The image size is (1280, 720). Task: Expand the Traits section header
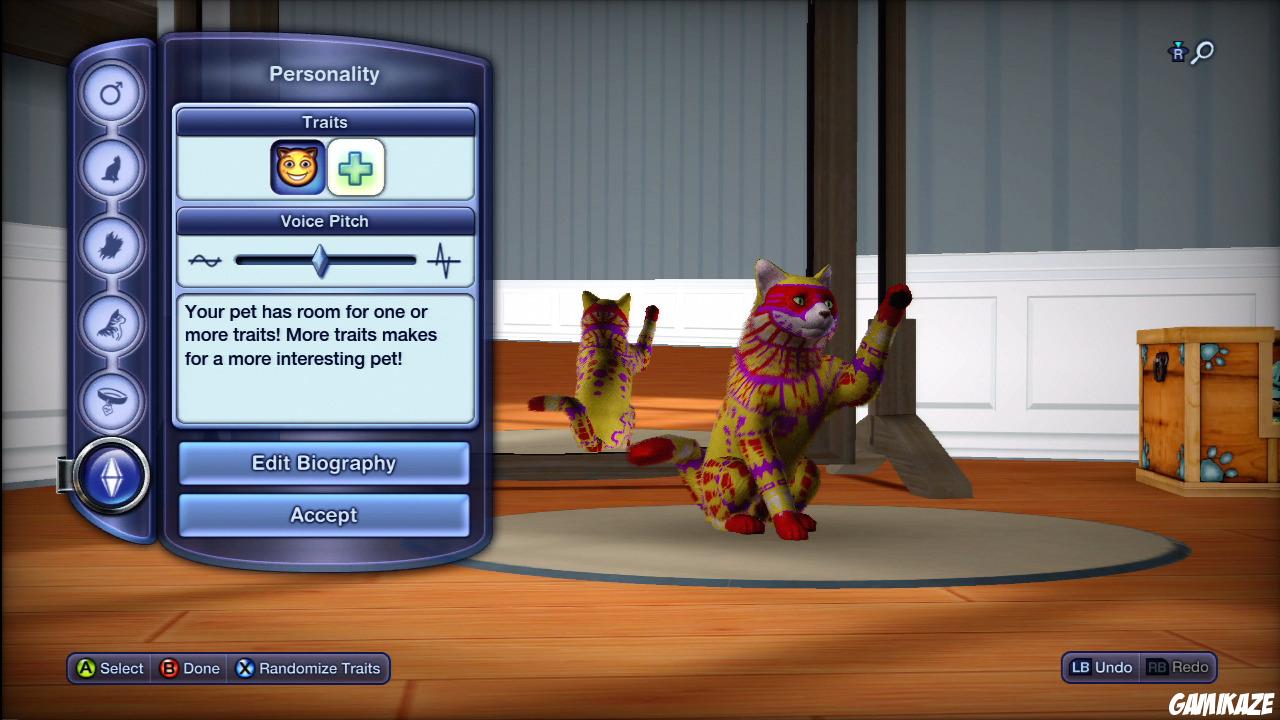pos(324,122)
